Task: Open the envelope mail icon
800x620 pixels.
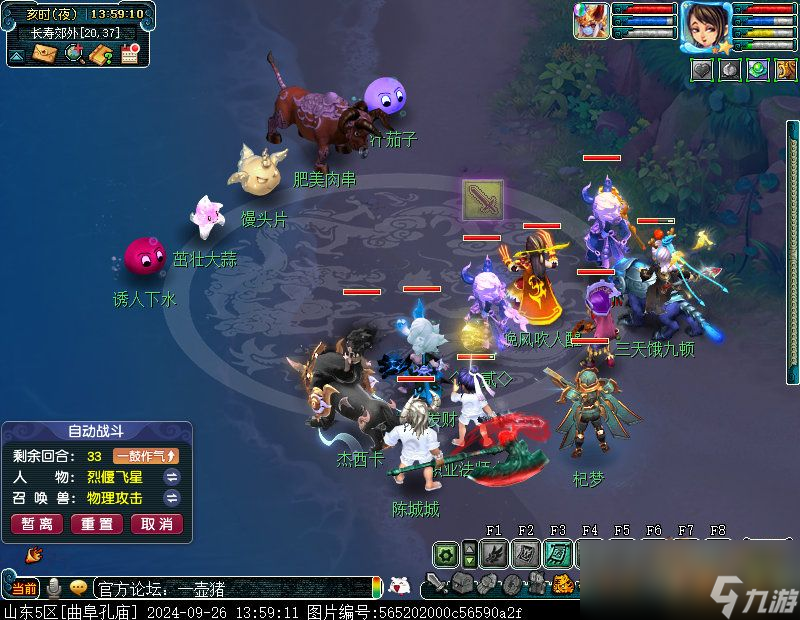Action: point(44,53)
